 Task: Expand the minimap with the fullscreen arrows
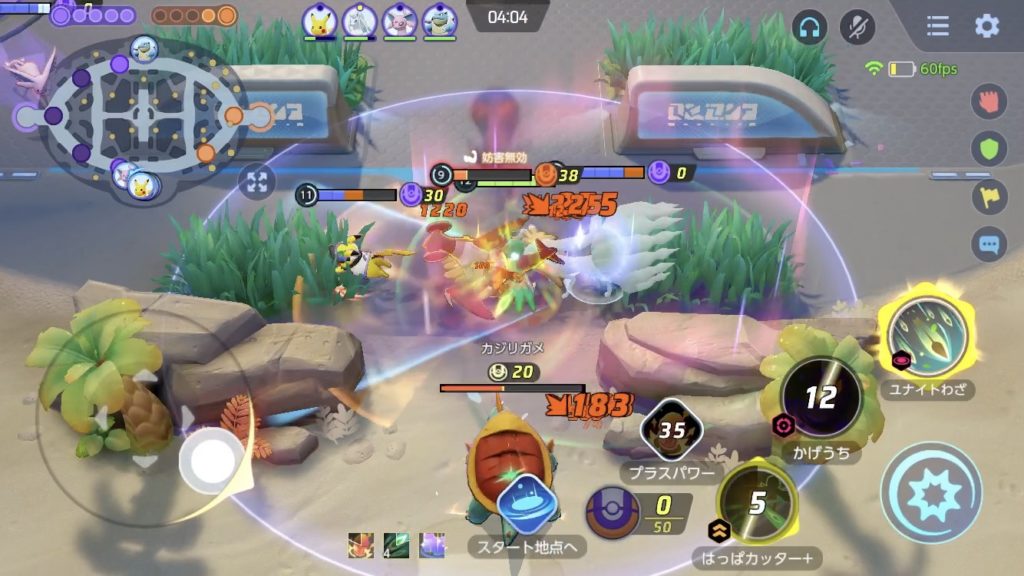(x=257, y=181)
